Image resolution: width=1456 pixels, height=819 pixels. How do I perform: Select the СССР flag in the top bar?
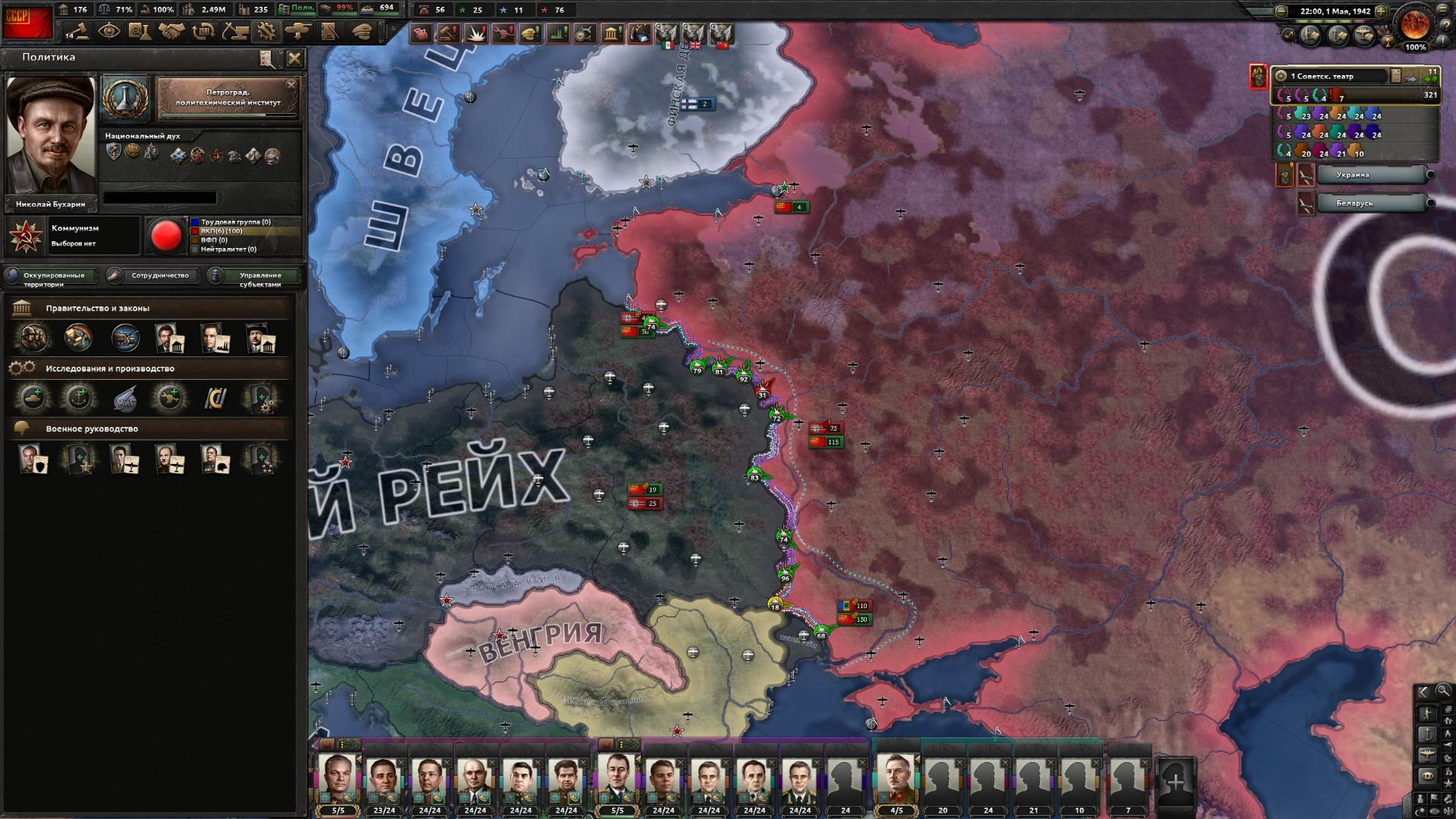(27, 21)
